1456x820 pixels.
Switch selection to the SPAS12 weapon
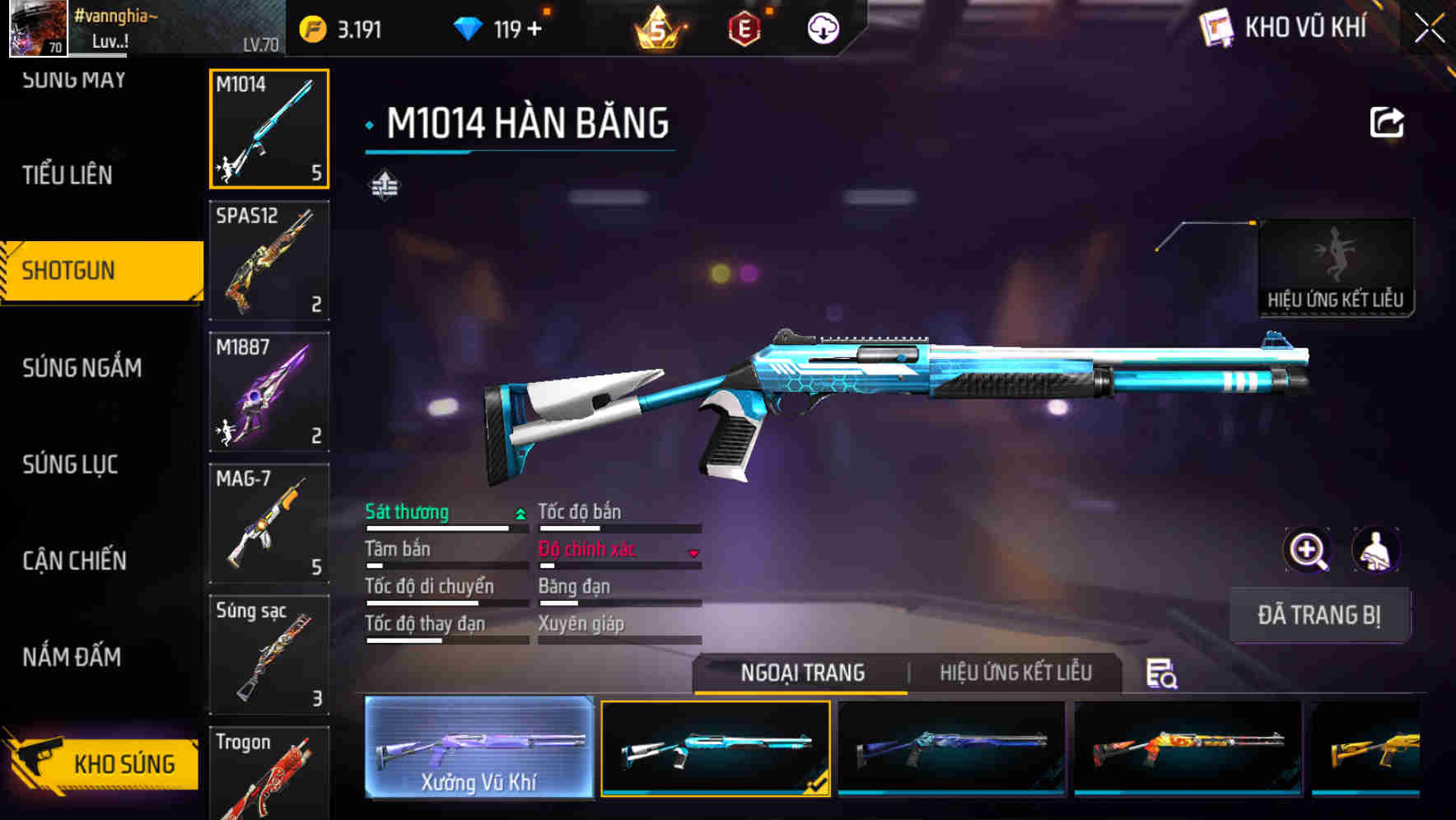(x=268, y=259)
